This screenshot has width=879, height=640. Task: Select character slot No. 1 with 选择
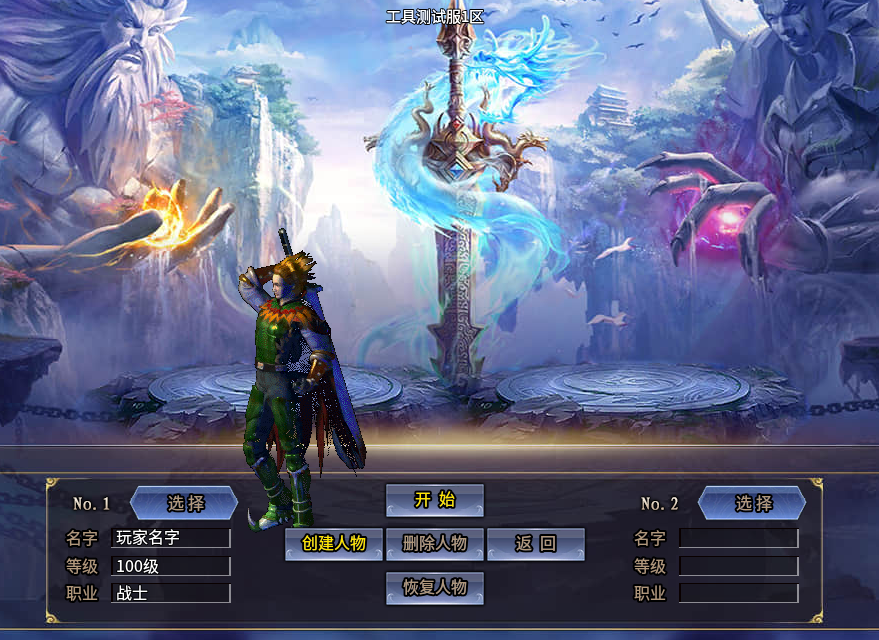(x=185, y=503)
